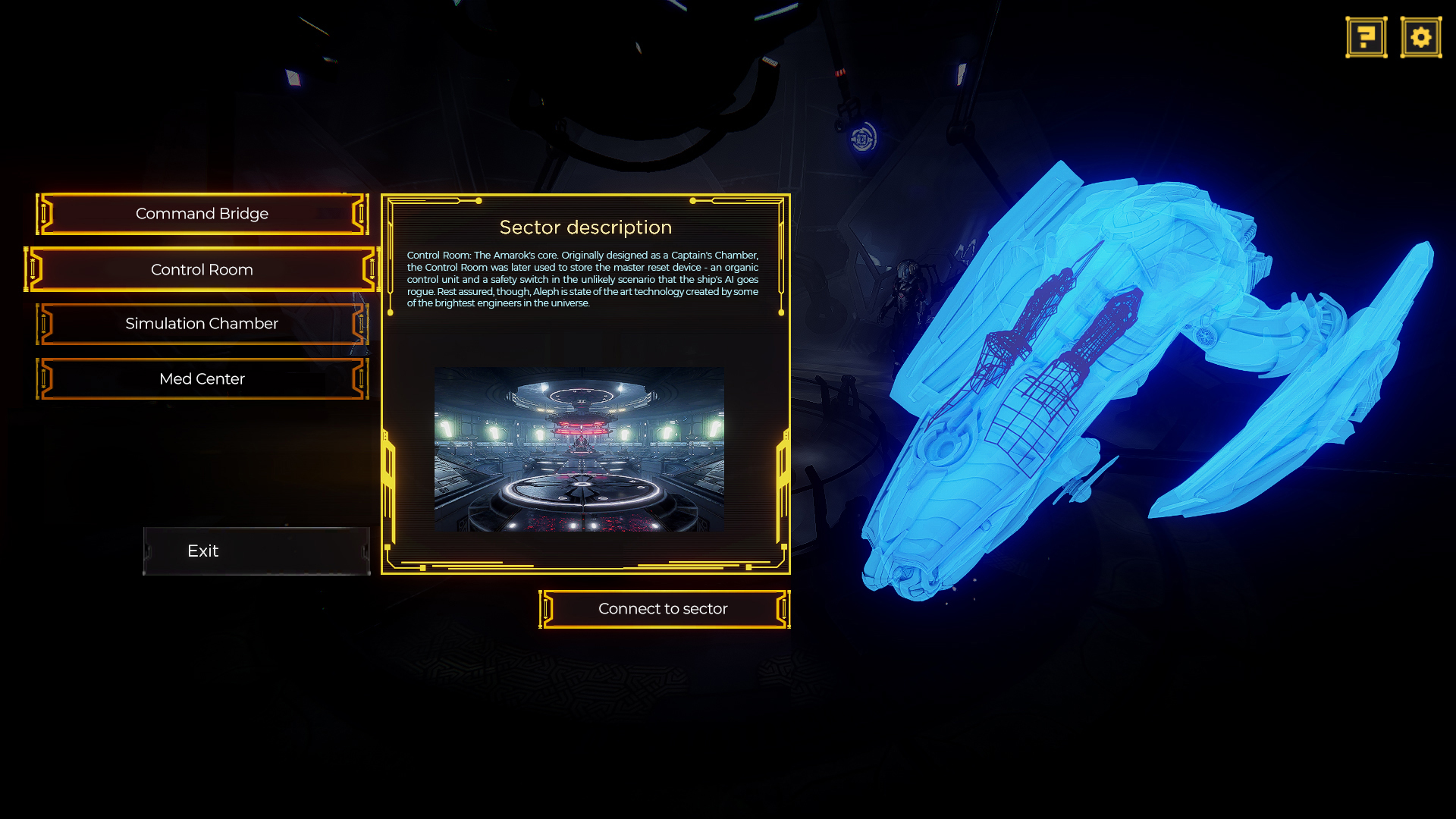
Task: Select the Simulation Chamber sector
Action: (202, 324)
